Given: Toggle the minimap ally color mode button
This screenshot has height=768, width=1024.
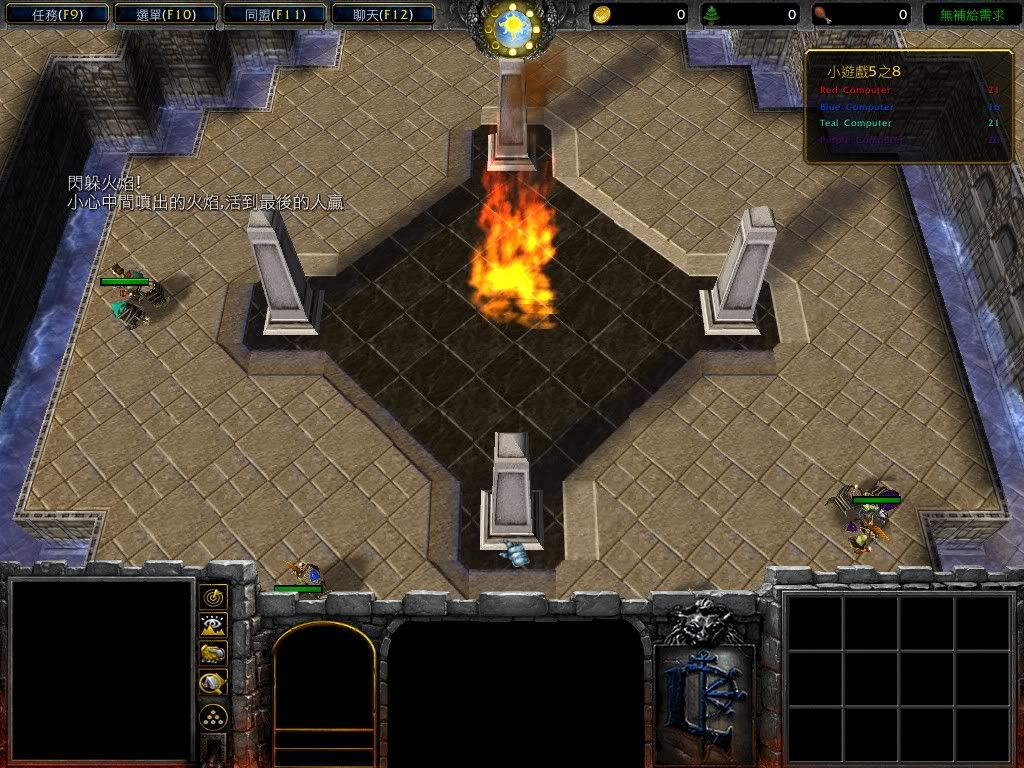Looking at the screenshot, I should coord(213,654).
